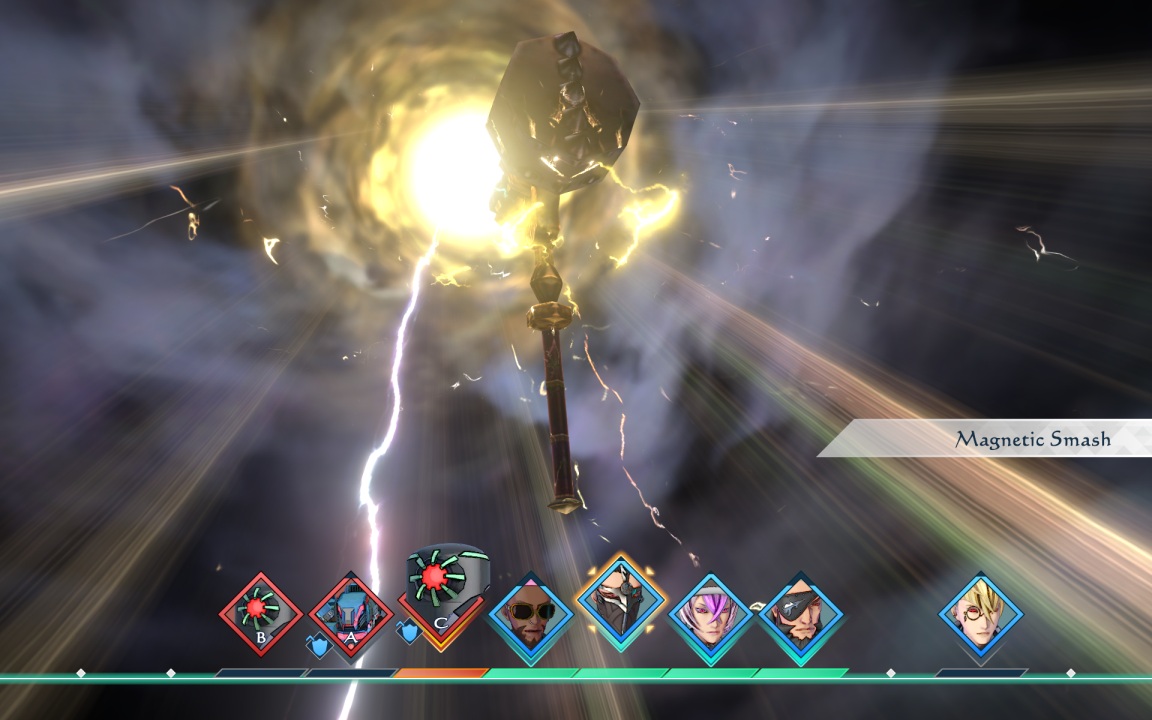Select the eyepatch ally portrait
The height and width of the screenshot is (720, 1152).
[x=800, y=614]
